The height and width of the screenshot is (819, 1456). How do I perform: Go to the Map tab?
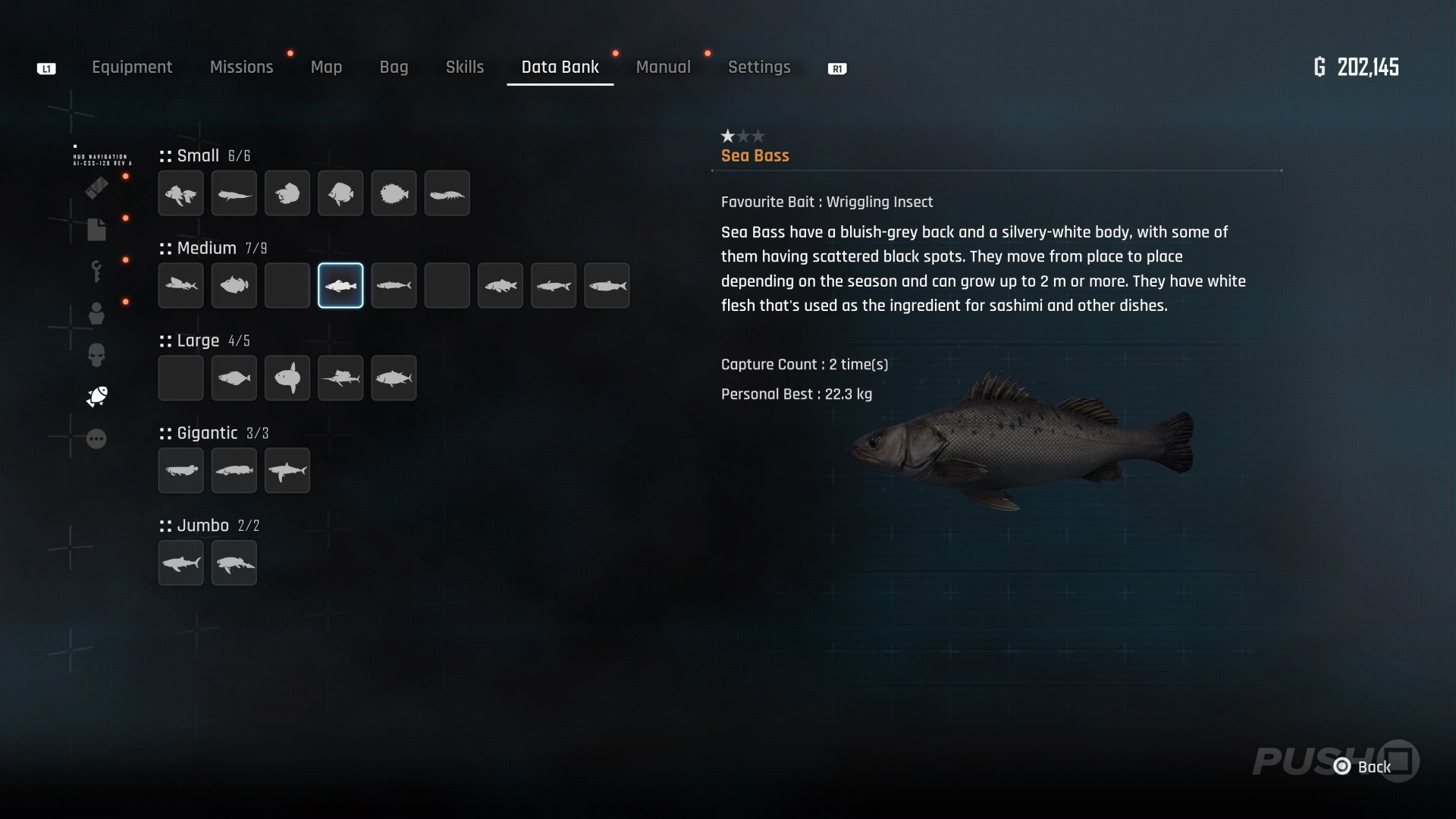coord(326,67)
